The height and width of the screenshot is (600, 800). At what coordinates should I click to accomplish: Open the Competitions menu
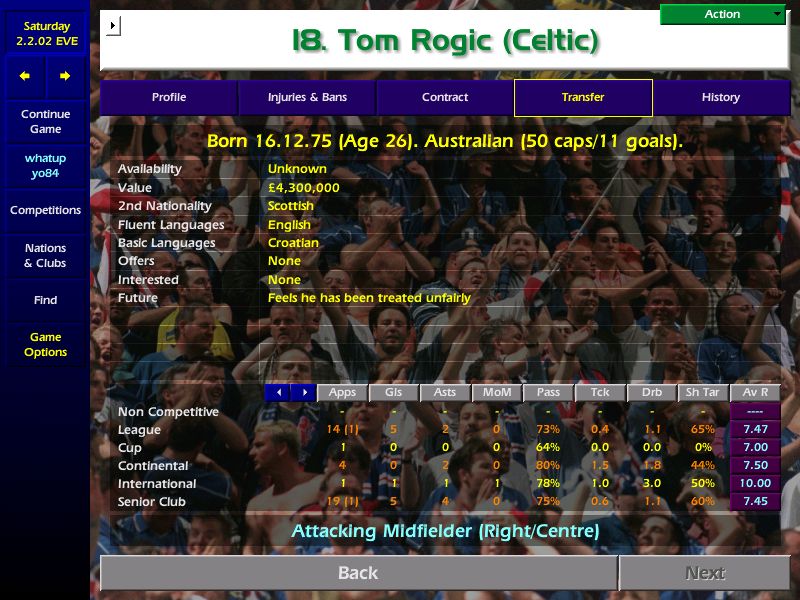point(45,211)
